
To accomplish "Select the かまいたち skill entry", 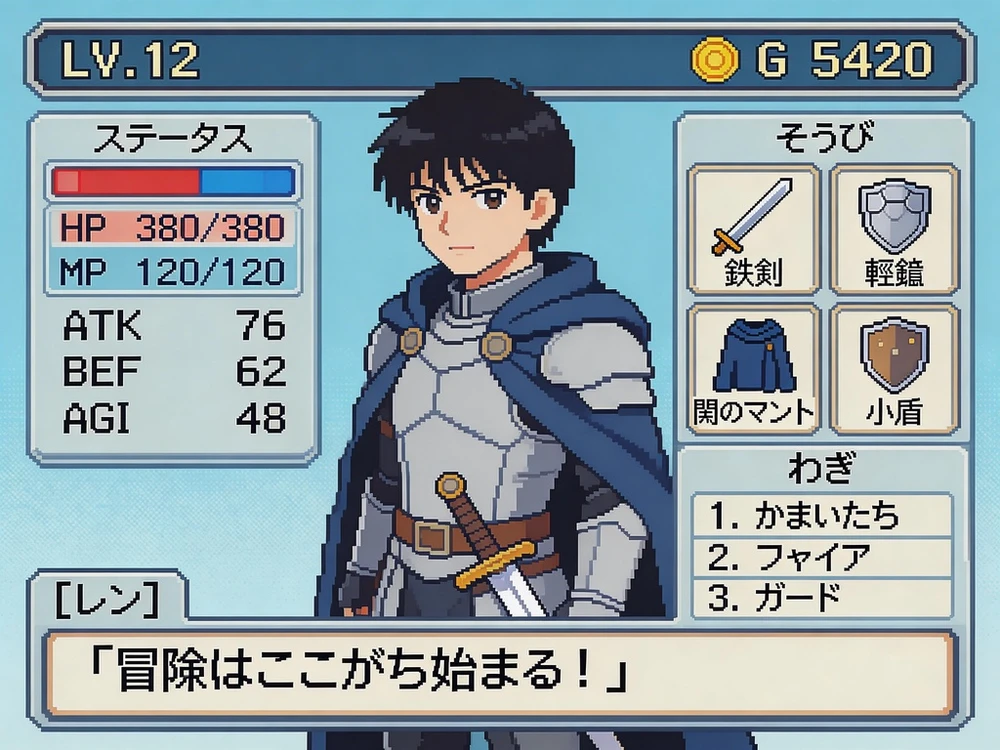I will [x=822, y=516].
